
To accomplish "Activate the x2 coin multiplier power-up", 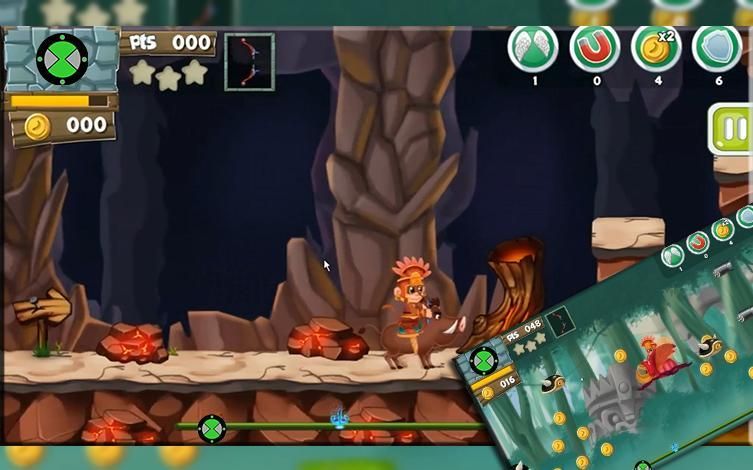I will click(656, 47).
